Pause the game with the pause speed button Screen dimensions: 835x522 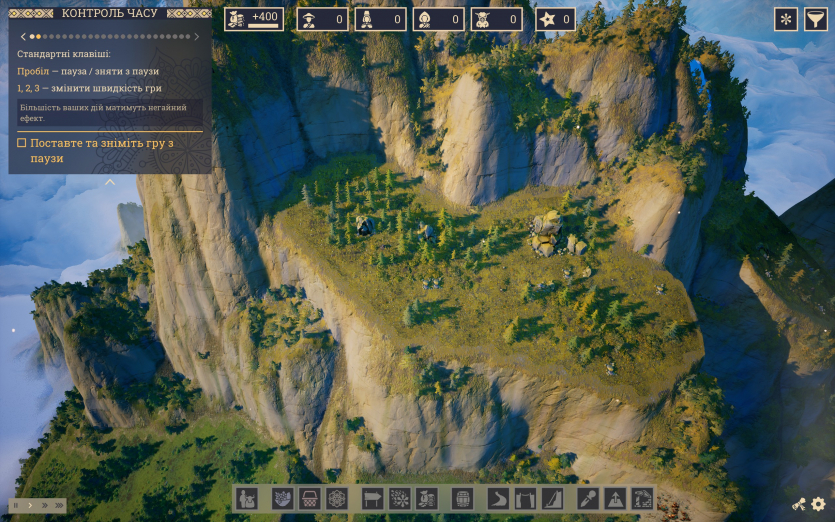(x=16, y=506)
